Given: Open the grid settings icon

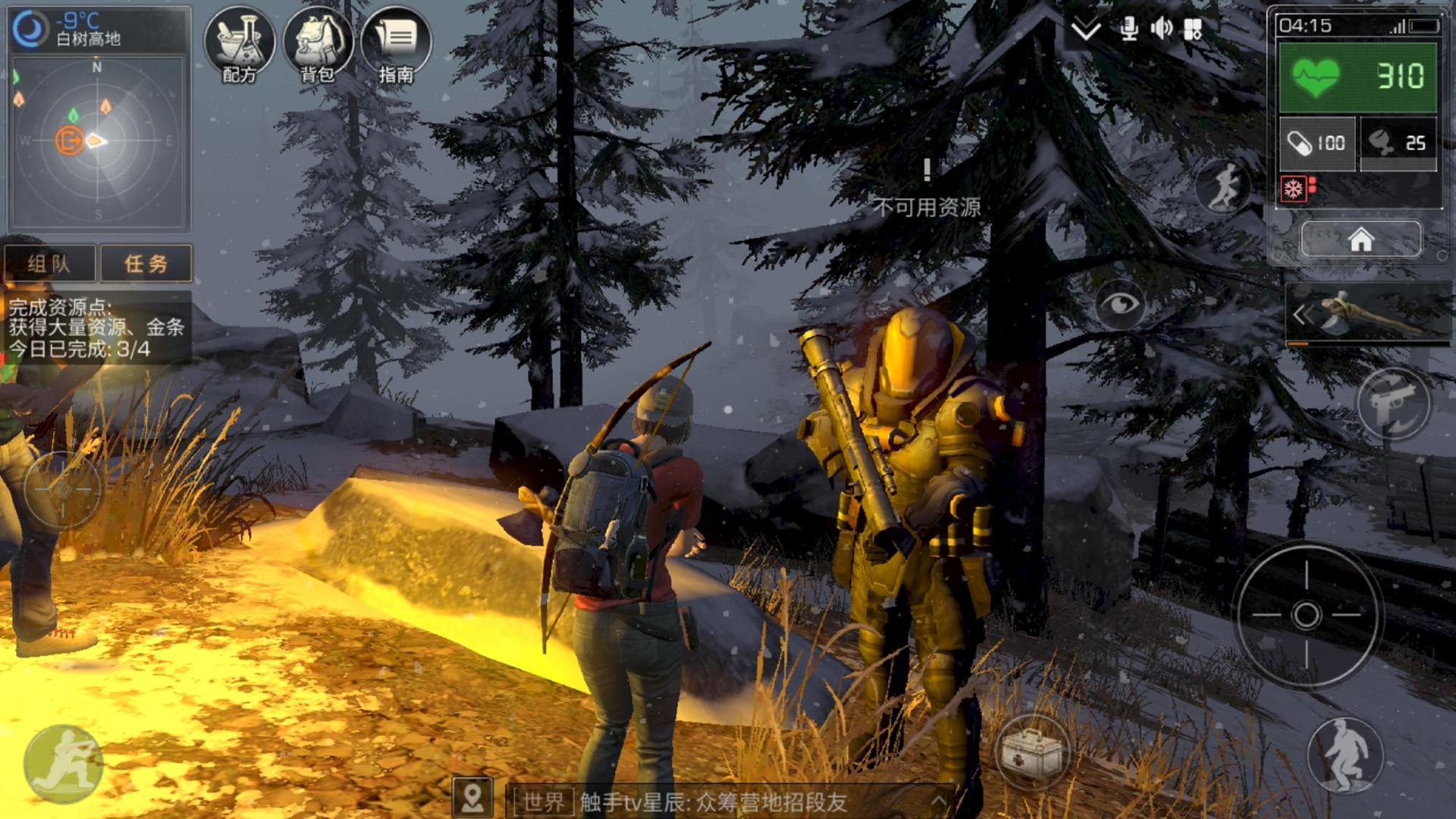Looking at the screenshot, I should [x=1194, y=30].
